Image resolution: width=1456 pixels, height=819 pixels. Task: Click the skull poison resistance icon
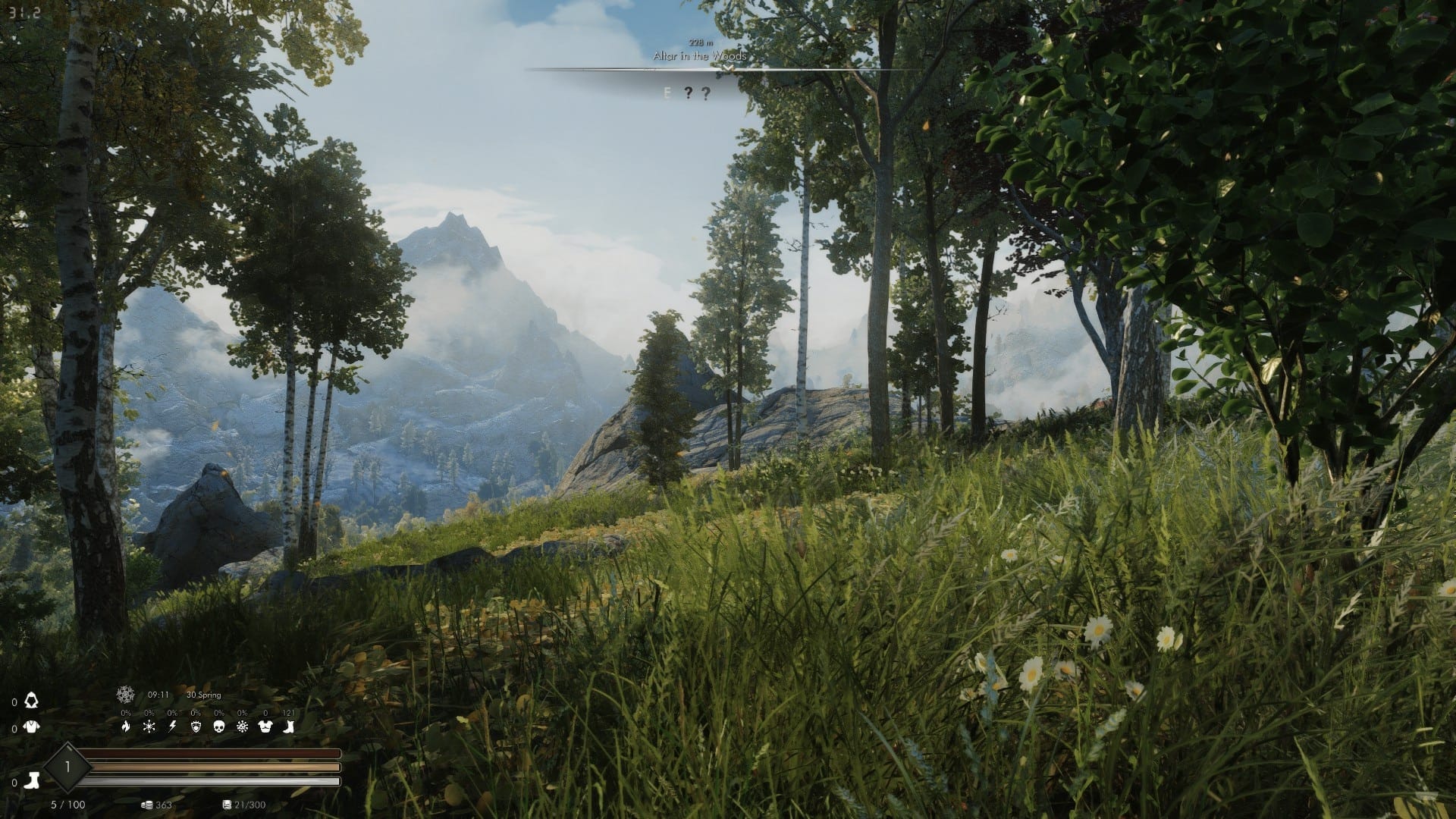point(219,727)
